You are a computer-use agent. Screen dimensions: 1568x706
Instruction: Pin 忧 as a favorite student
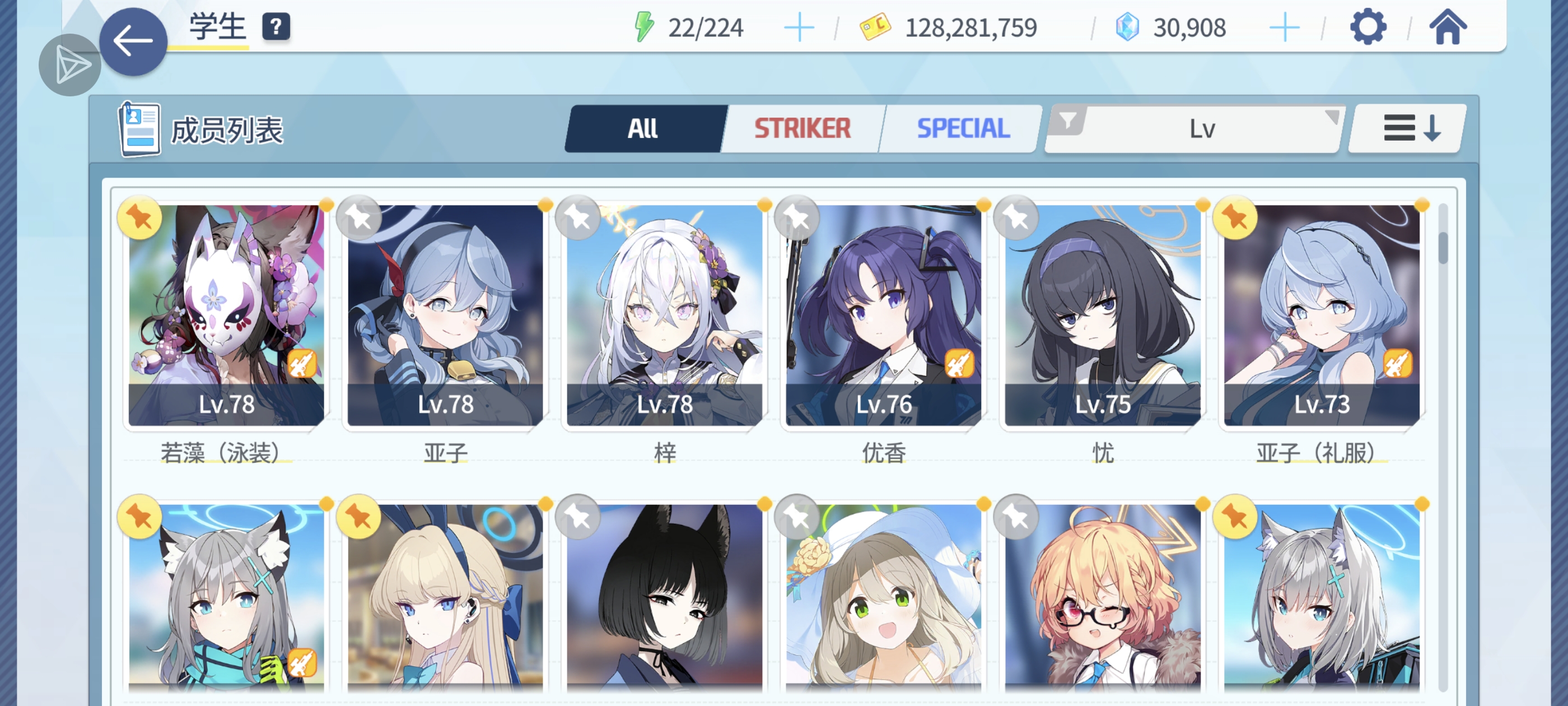coord(1015,217)
